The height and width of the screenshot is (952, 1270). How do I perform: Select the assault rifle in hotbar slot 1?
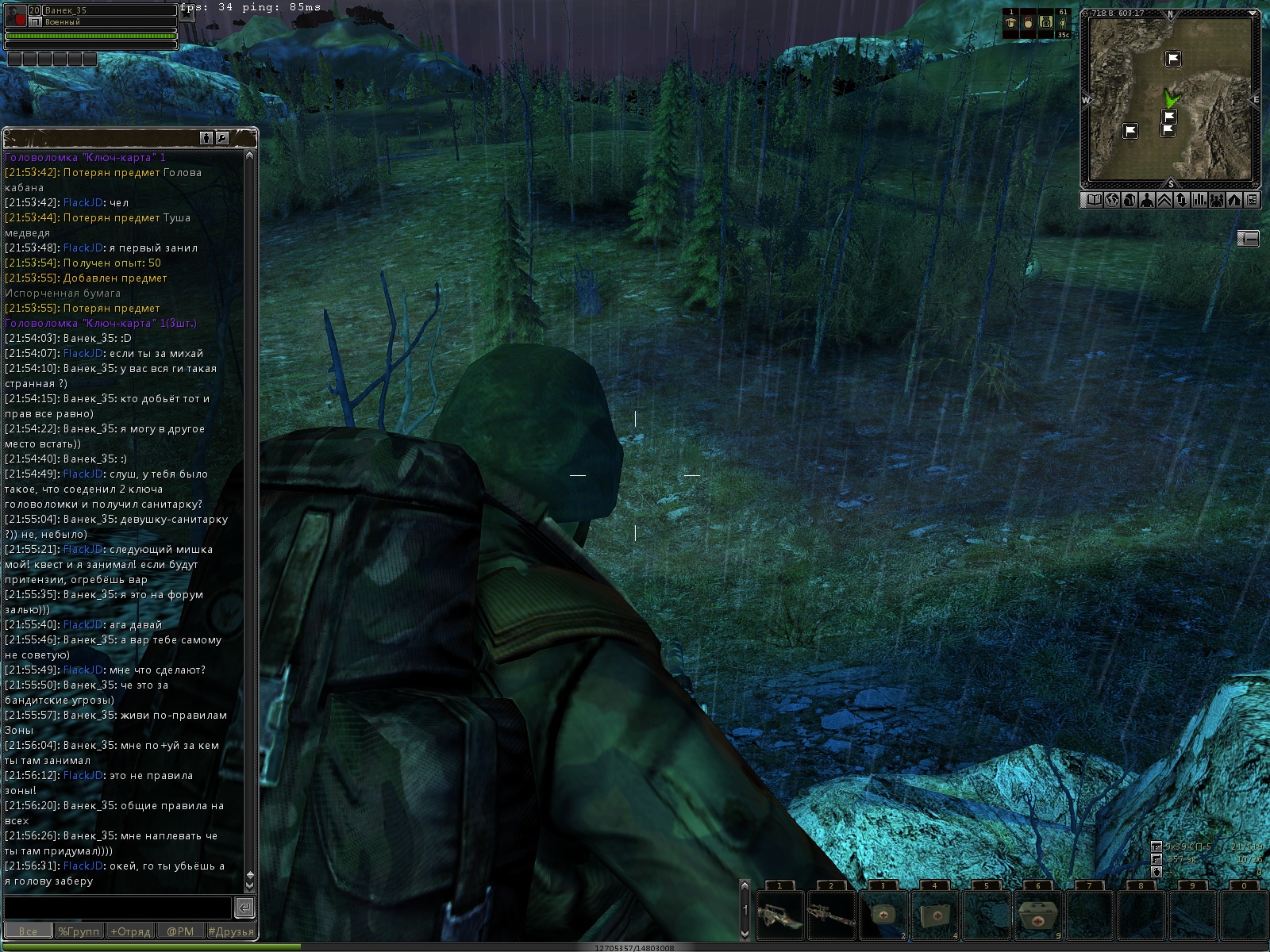779,916
